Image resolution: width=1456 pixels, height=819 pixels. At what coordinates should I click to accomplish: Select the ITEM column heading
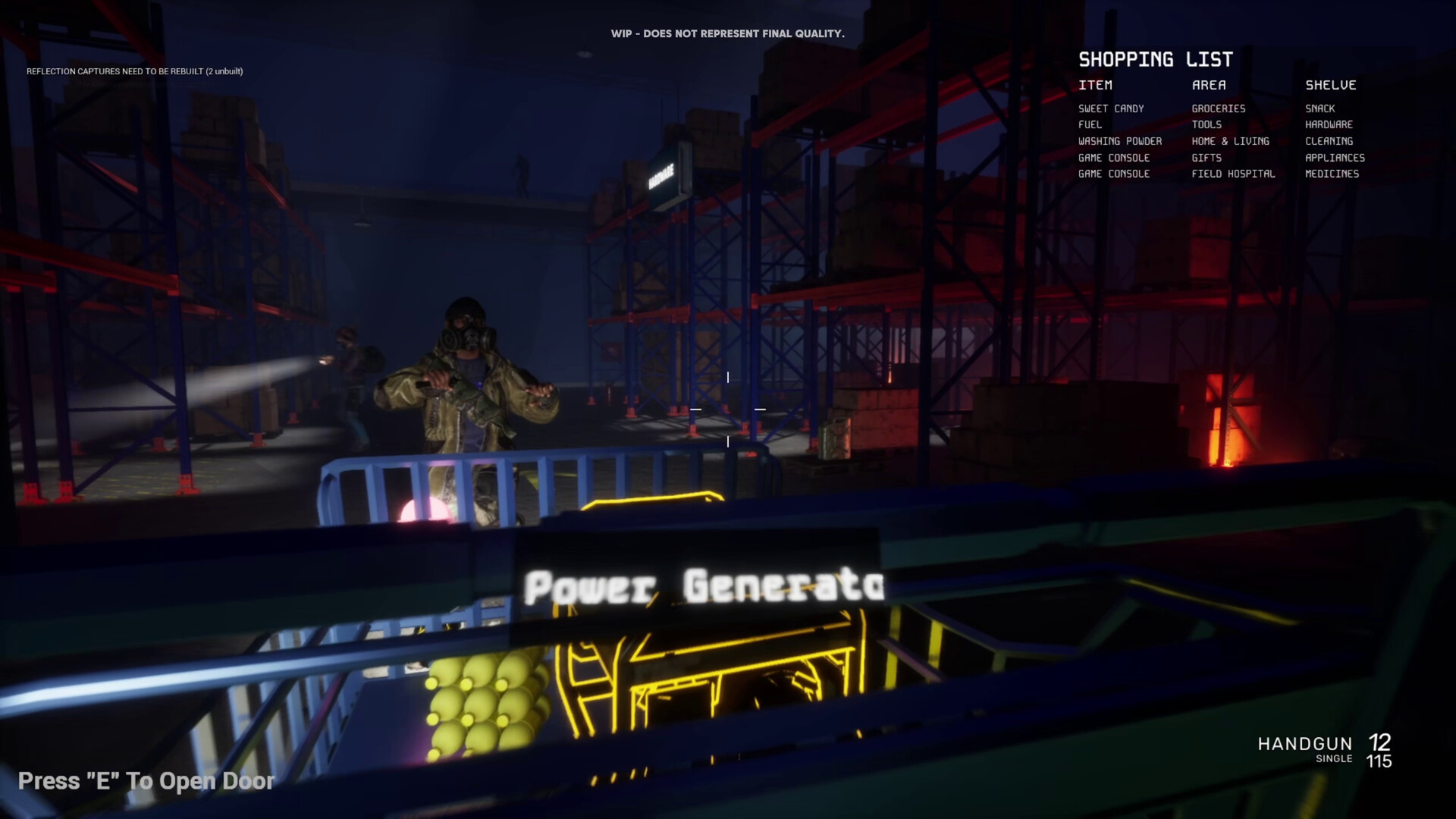click(x=1094, y=85)
